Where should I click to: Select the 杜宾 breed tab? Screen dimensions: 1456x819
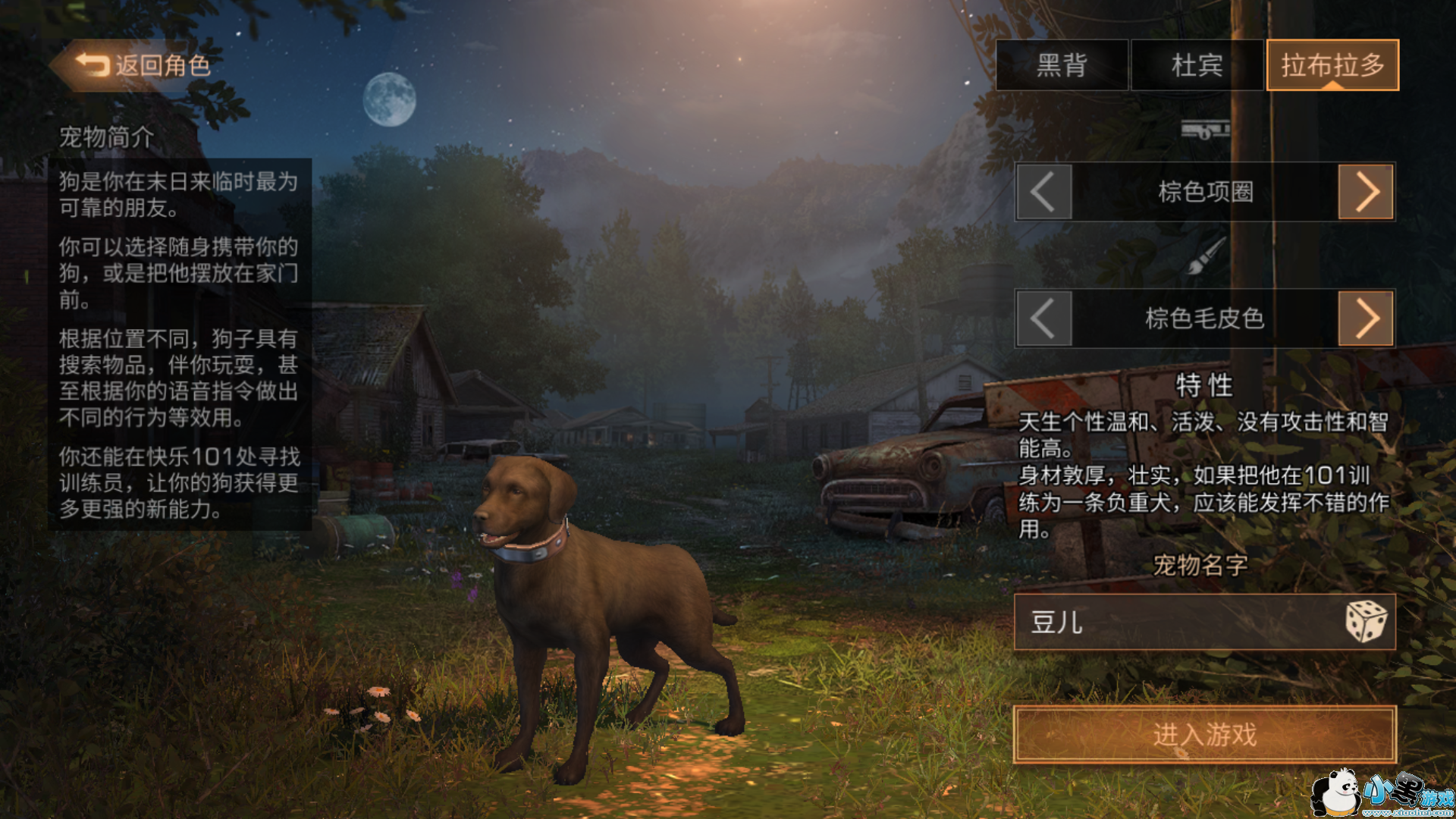pos(1197,65)
